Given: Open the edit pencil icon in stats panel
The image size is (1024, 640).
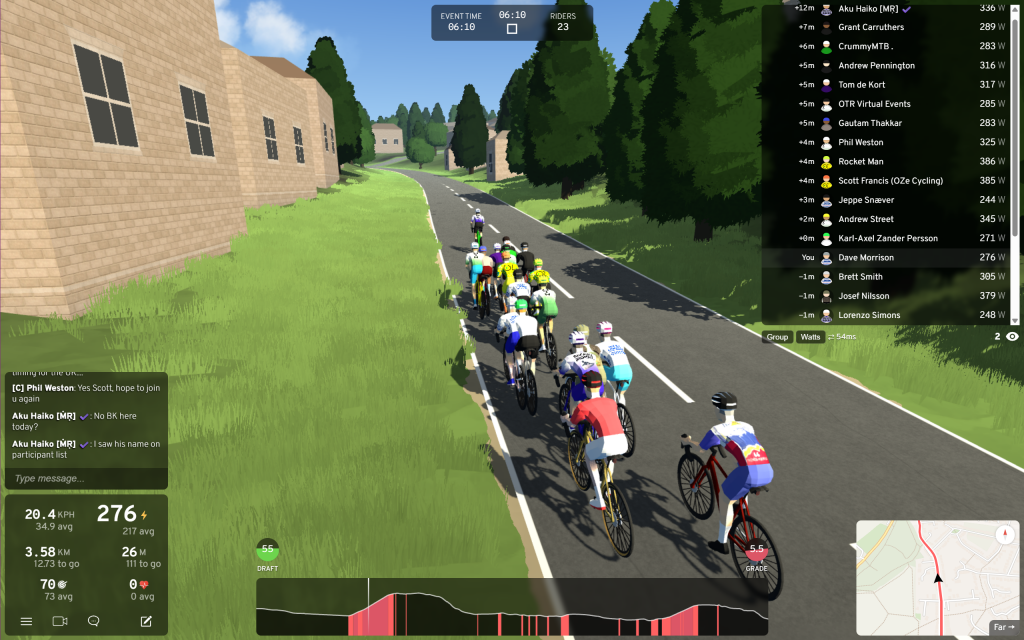Looking at the screenshot, I should (146, 621).
